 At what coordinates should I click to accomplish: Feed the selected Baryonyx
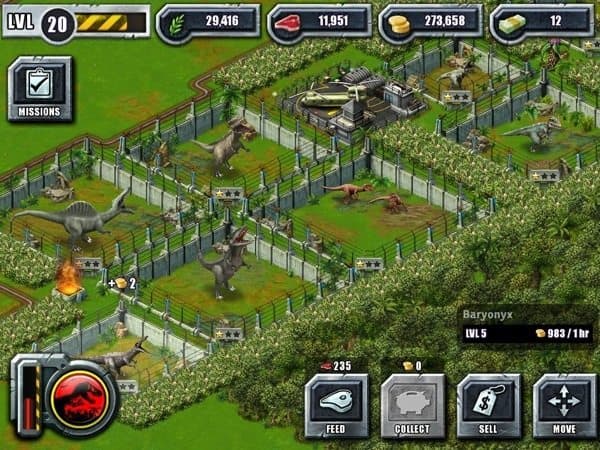tap(336, 406)
